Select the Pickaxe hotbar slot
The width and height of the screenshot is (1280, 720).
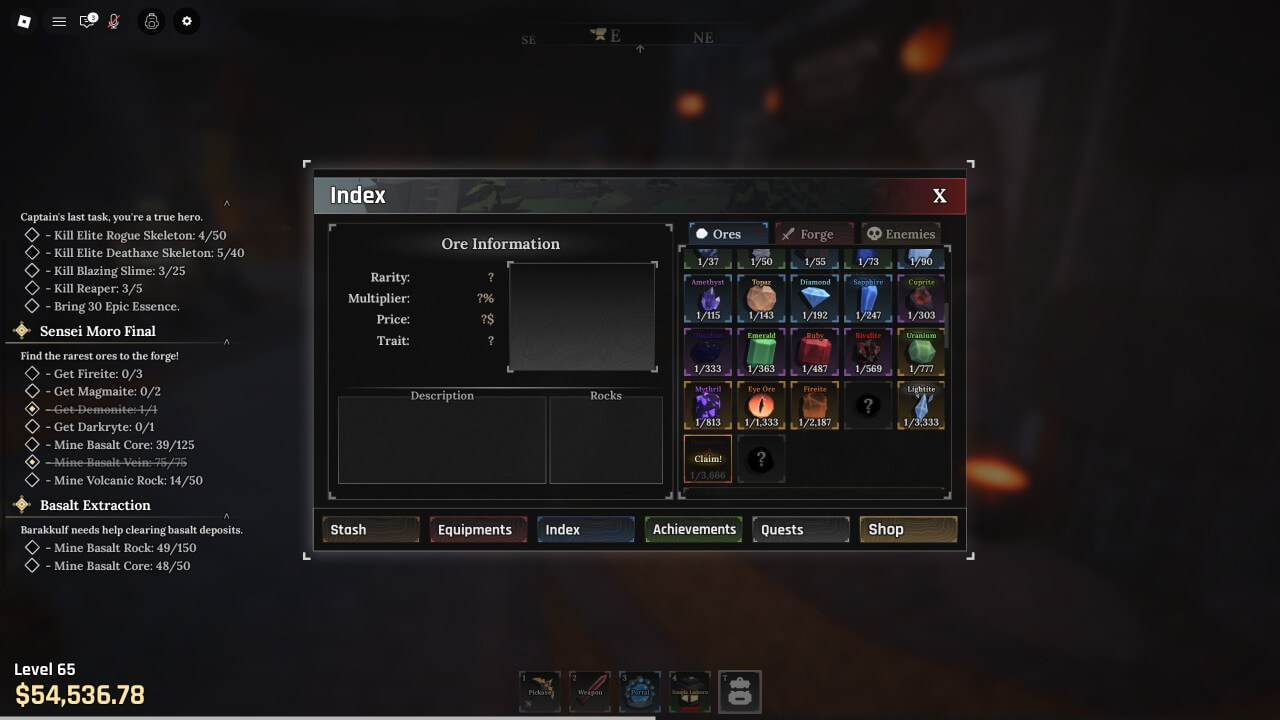pos(540,691)
